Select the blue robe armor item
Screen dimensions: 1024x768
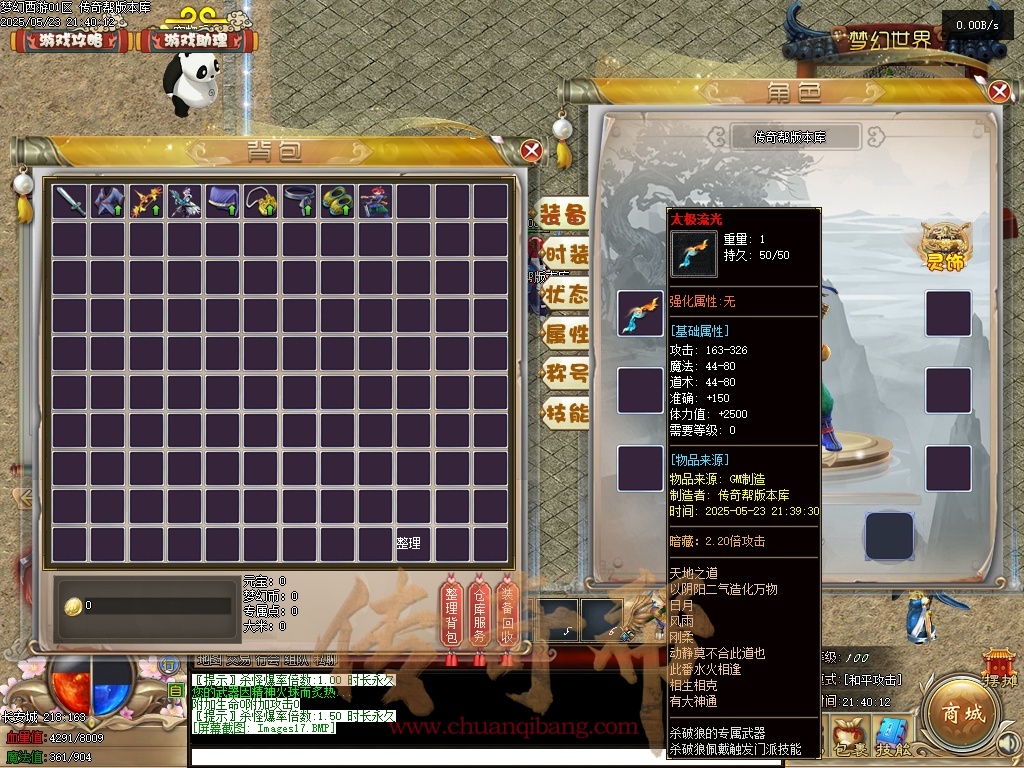pyautogui.click(x=108, y=201)
